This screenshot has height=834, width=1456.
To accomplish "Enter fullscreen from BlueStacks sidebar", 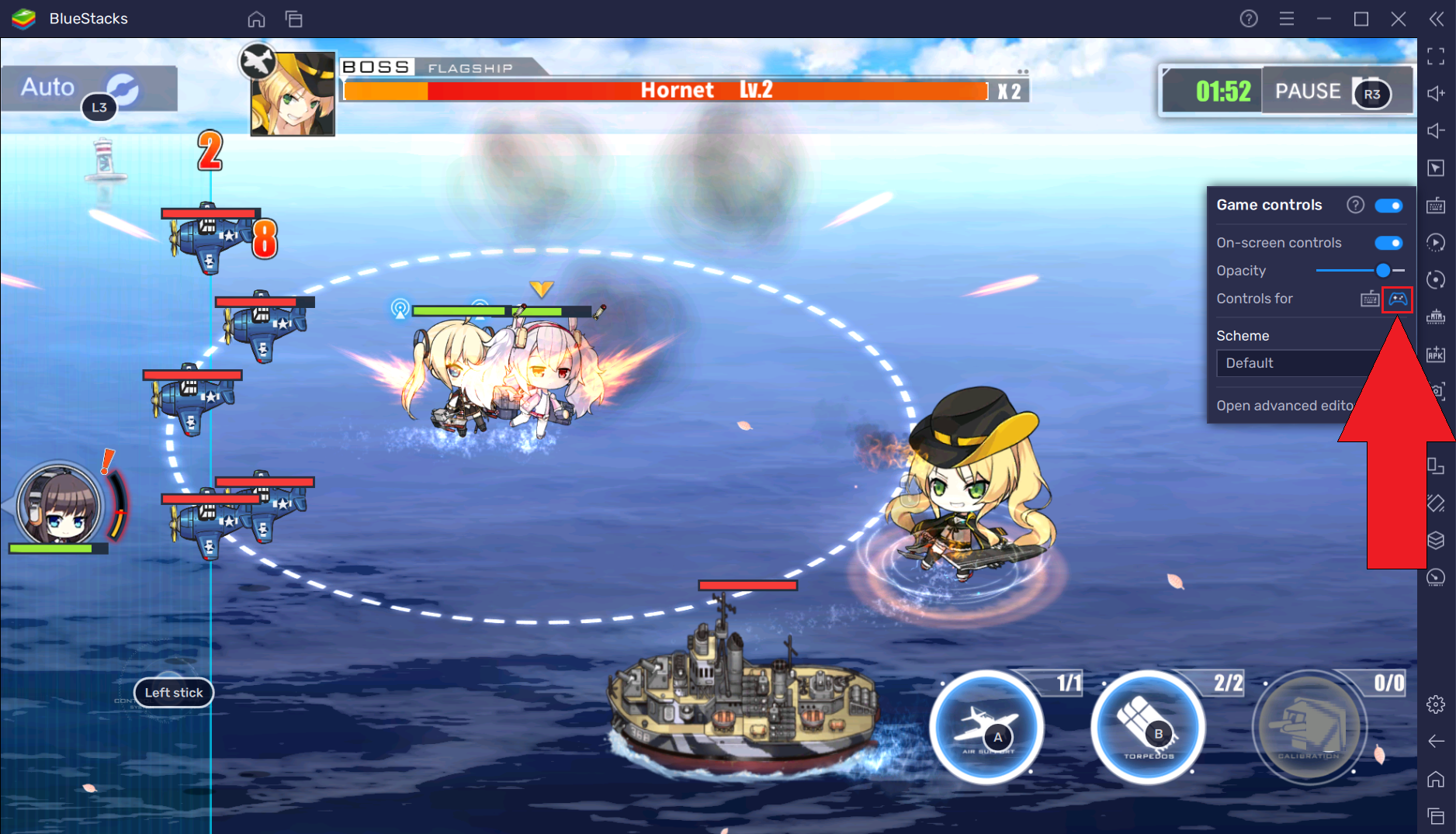I will pyautogui.click(x=1436, y=56).
